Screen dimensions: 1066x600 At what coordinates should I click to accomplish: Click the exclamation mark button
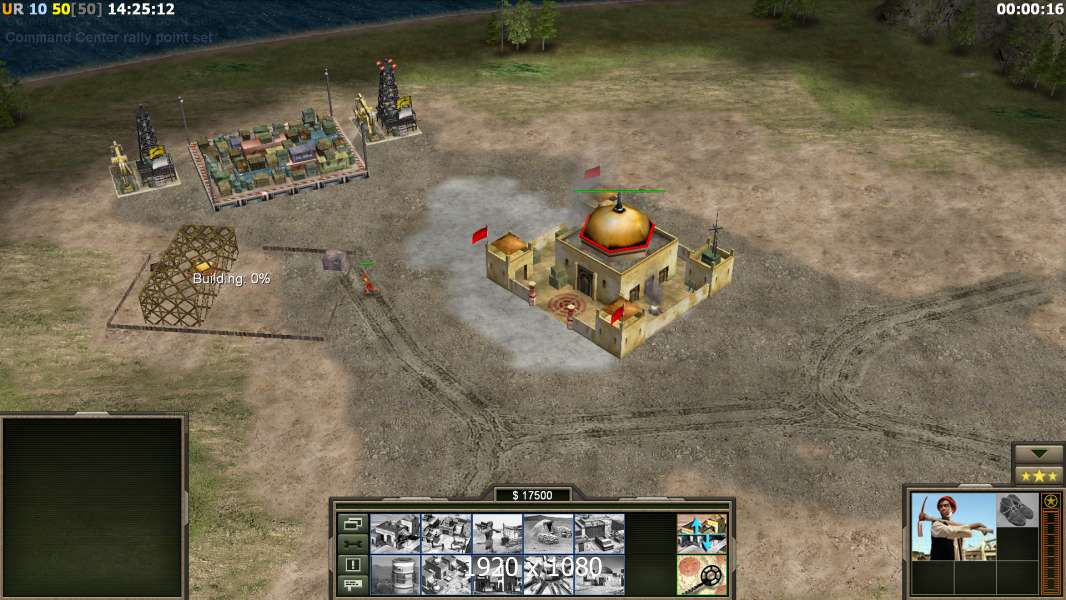(352, 565)
